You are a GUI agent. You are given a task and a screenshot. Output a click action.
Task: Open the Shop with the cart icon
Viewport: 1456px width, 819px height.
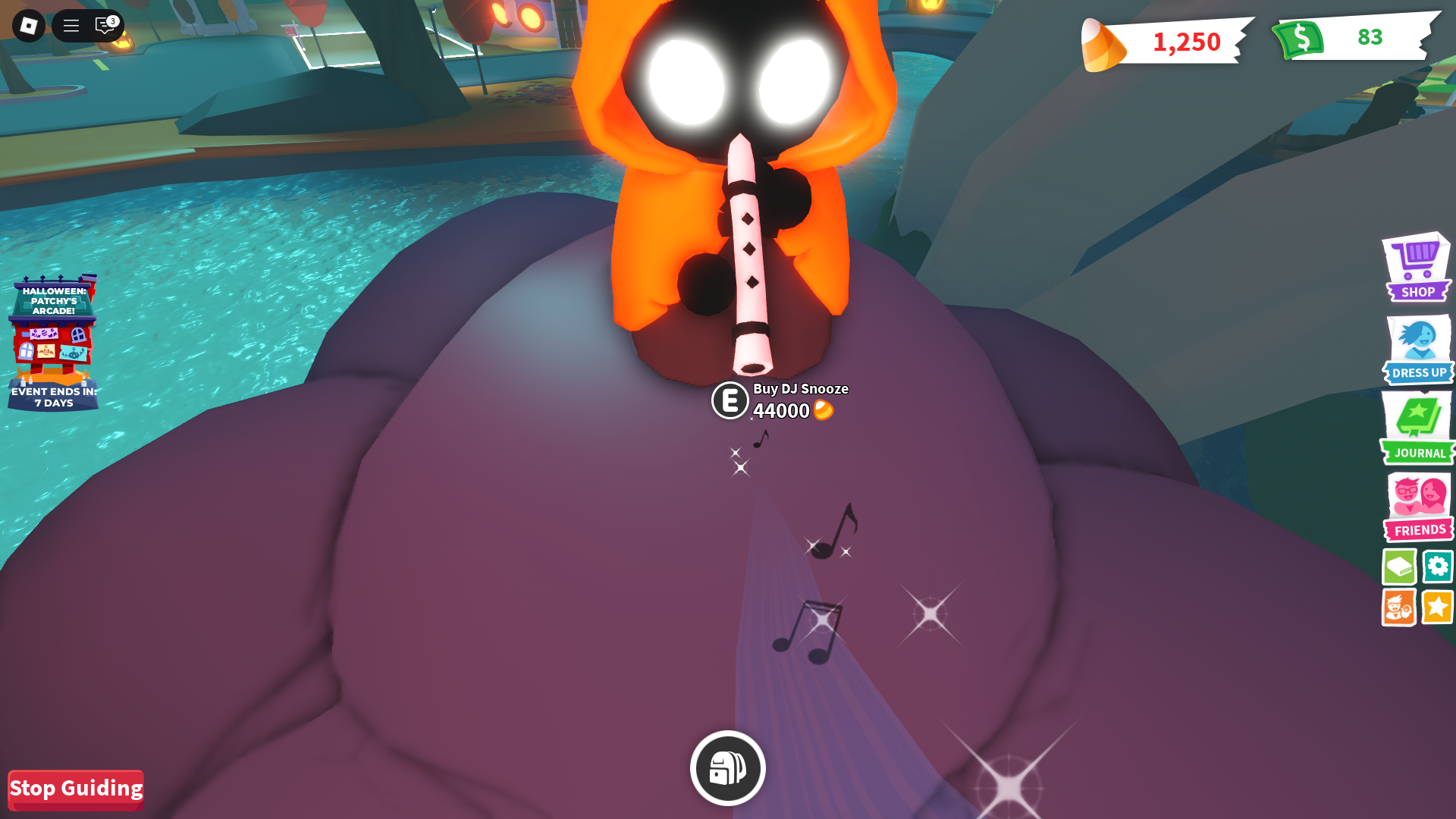coord(1417,267)
